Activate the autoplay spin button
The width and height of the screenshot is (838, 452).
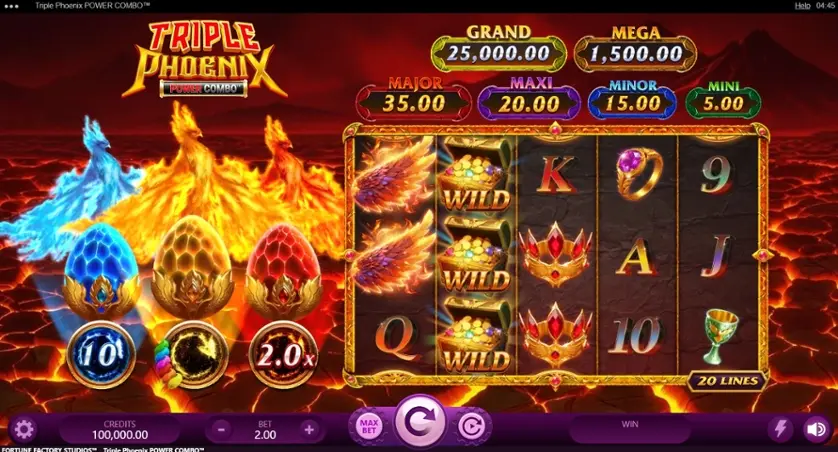pos(470,427)
